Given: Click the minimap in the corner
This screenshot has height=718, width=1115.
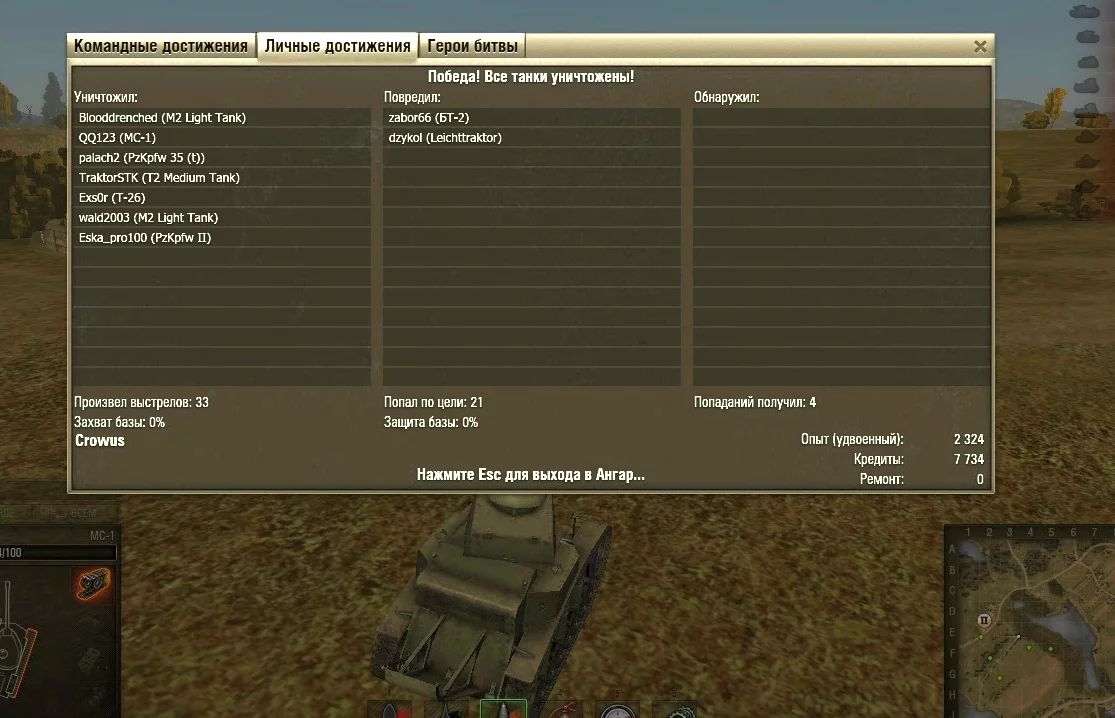Looking at the screenshot, I should [1029, 625].
